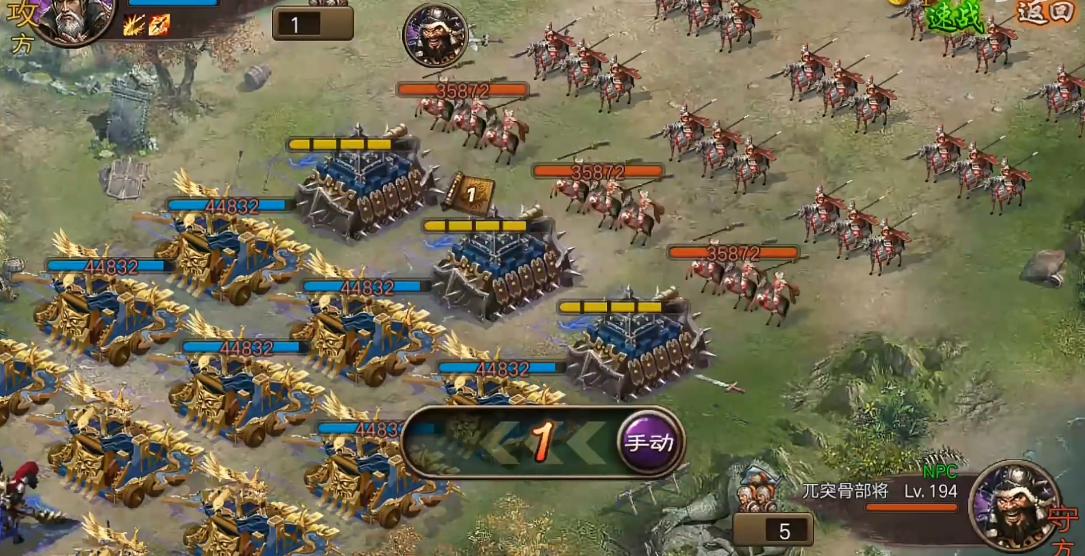Open the attacker's troop count box showing 1
The height and width of the screenshot is (556, 1085).
pyautogui.click(x=312, y=23)
